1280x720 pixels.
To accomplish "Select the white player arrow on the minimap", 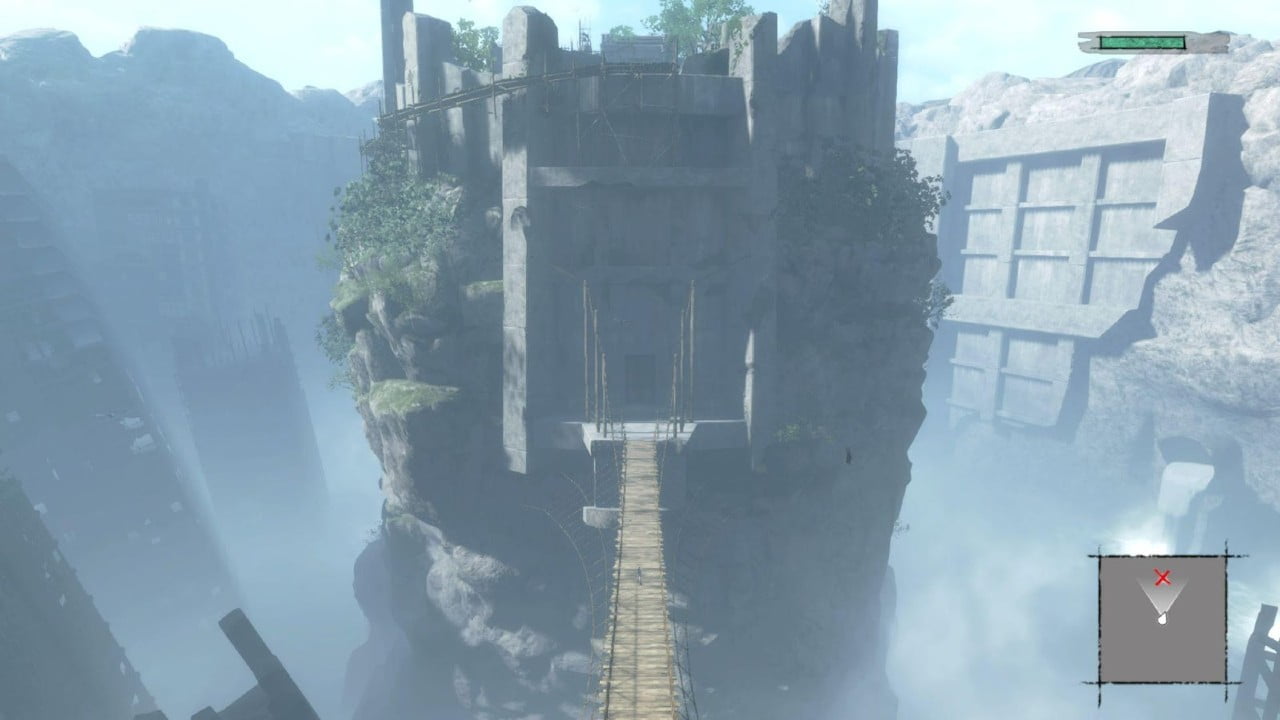I will pyautogui.click(x=1163, y=620).
